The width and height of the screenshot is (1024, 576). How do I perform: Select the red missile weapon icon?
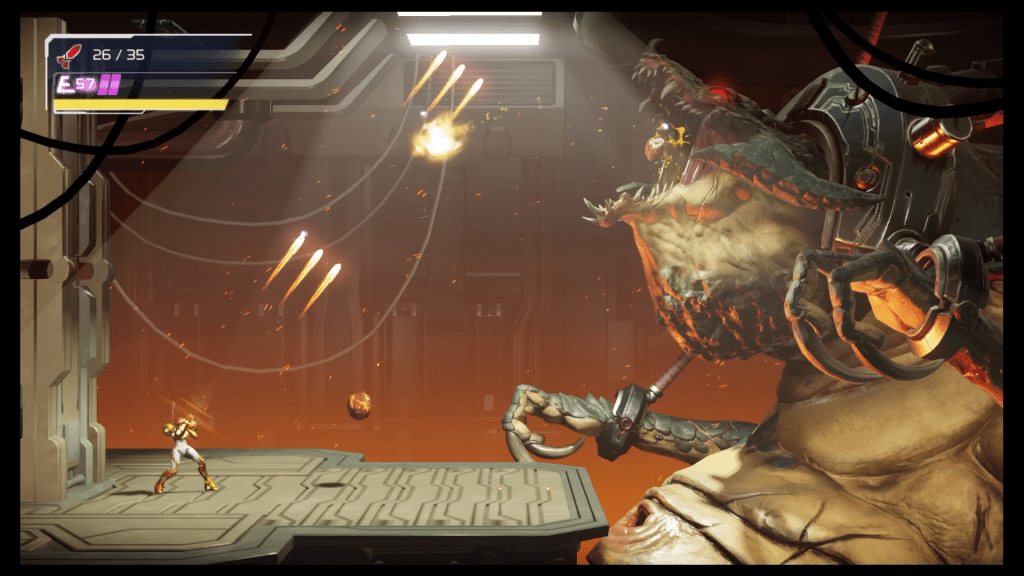coord(69,55)
